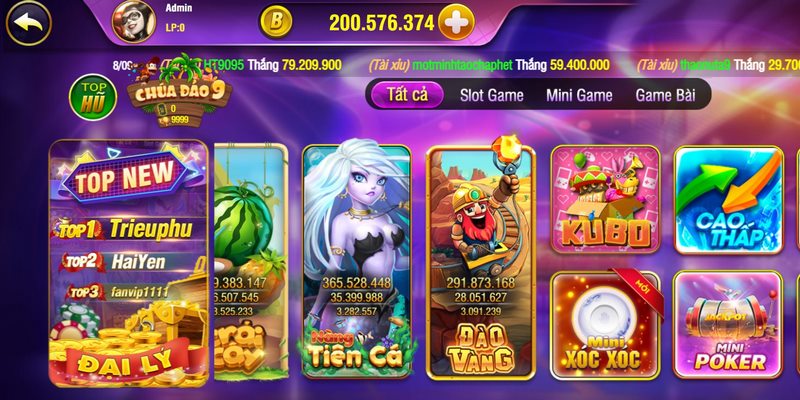This screenshot has height=400, width=800.
Task: Open the Admin profile avatar
Action: (x=131, y=22)
